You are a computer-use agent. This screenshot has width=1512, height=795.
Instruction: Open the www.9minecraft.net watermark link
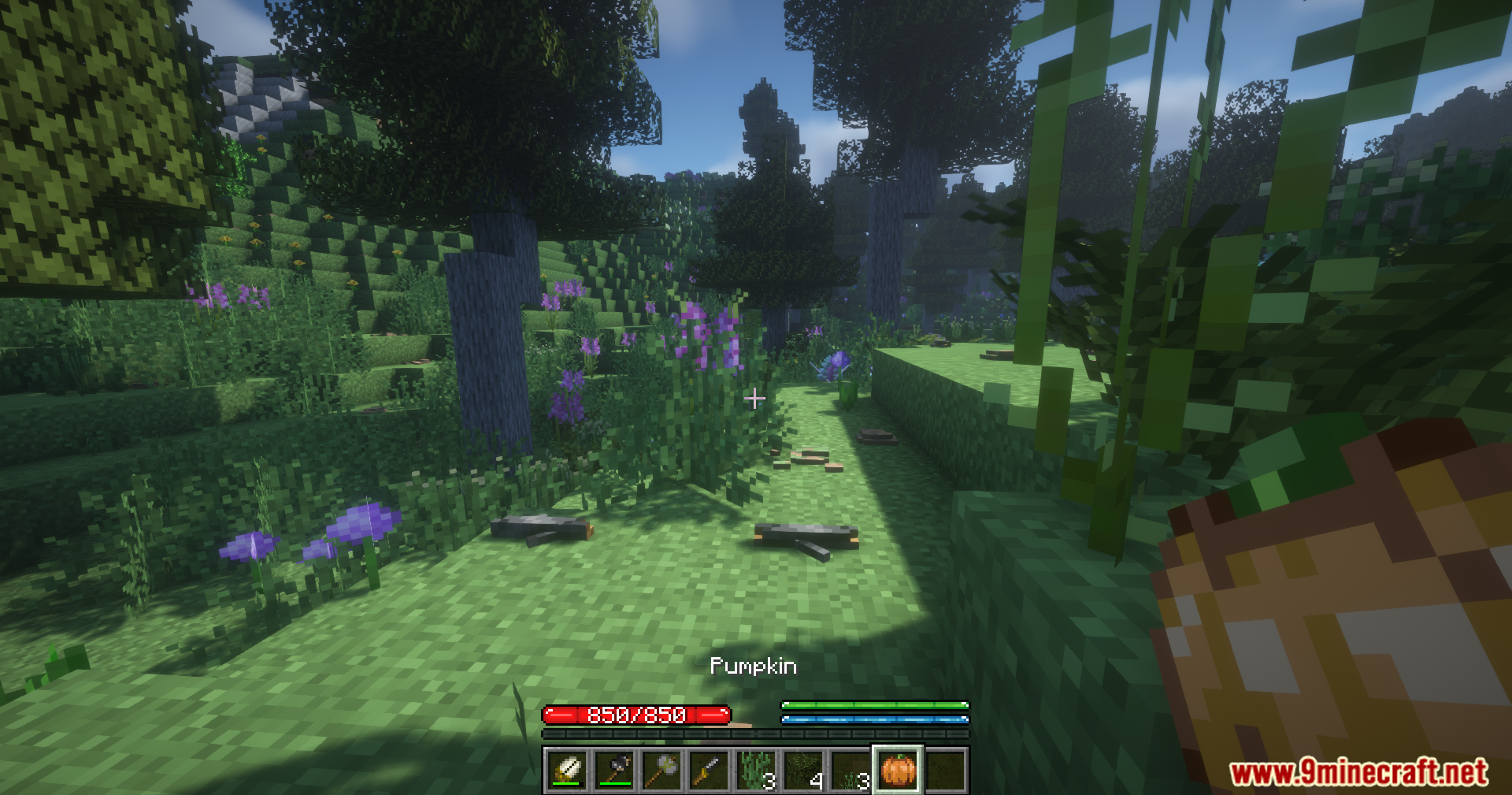(x=1358, y=772)
